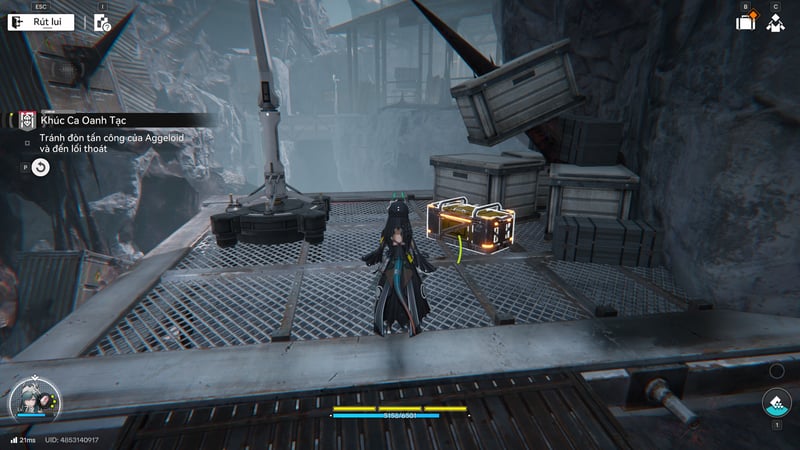
Task: Activate the teal skill button
Action: (x=775, y=405)
